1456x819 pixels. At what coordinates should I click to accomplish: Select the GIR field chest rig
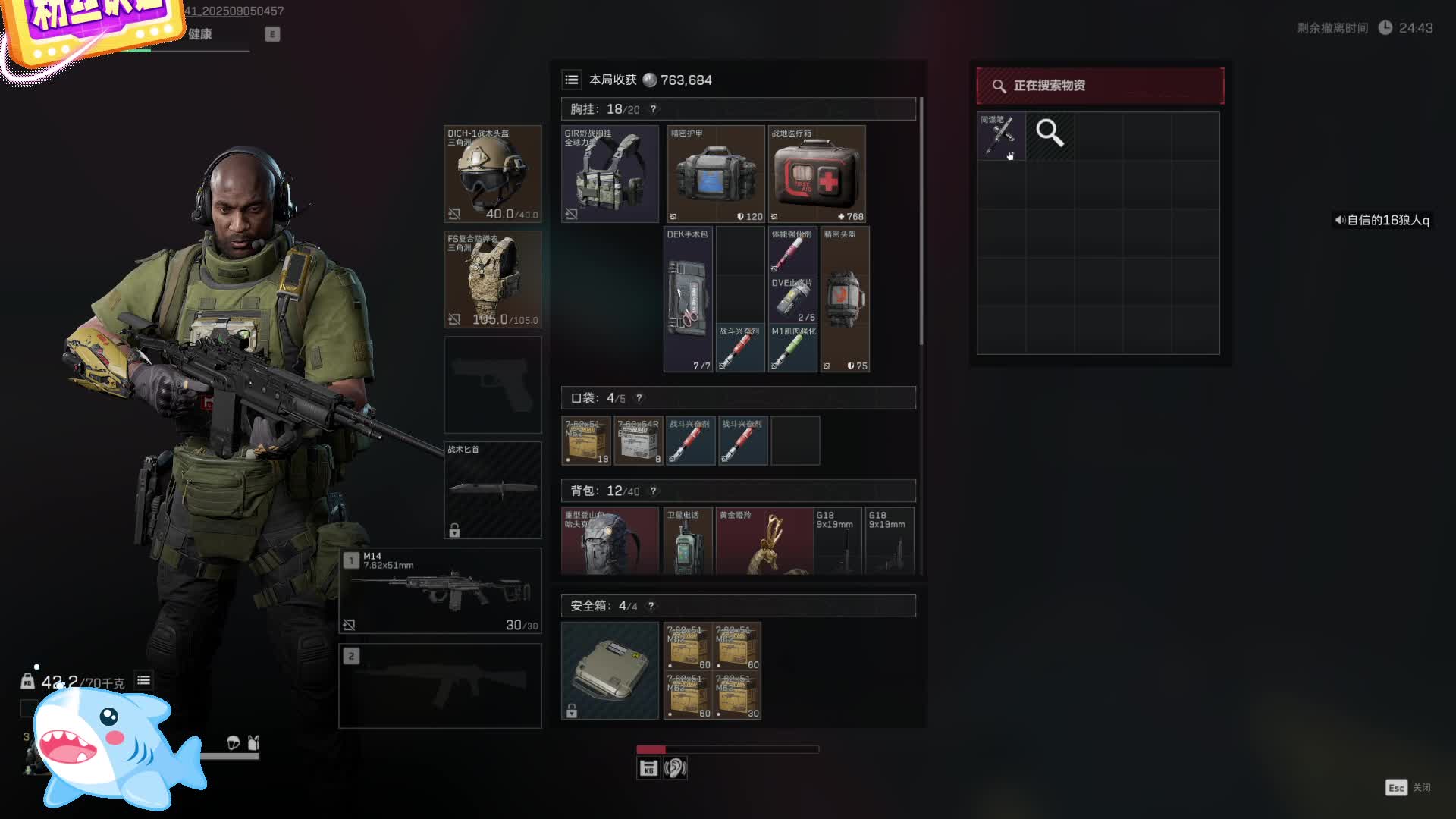(610, 174)
